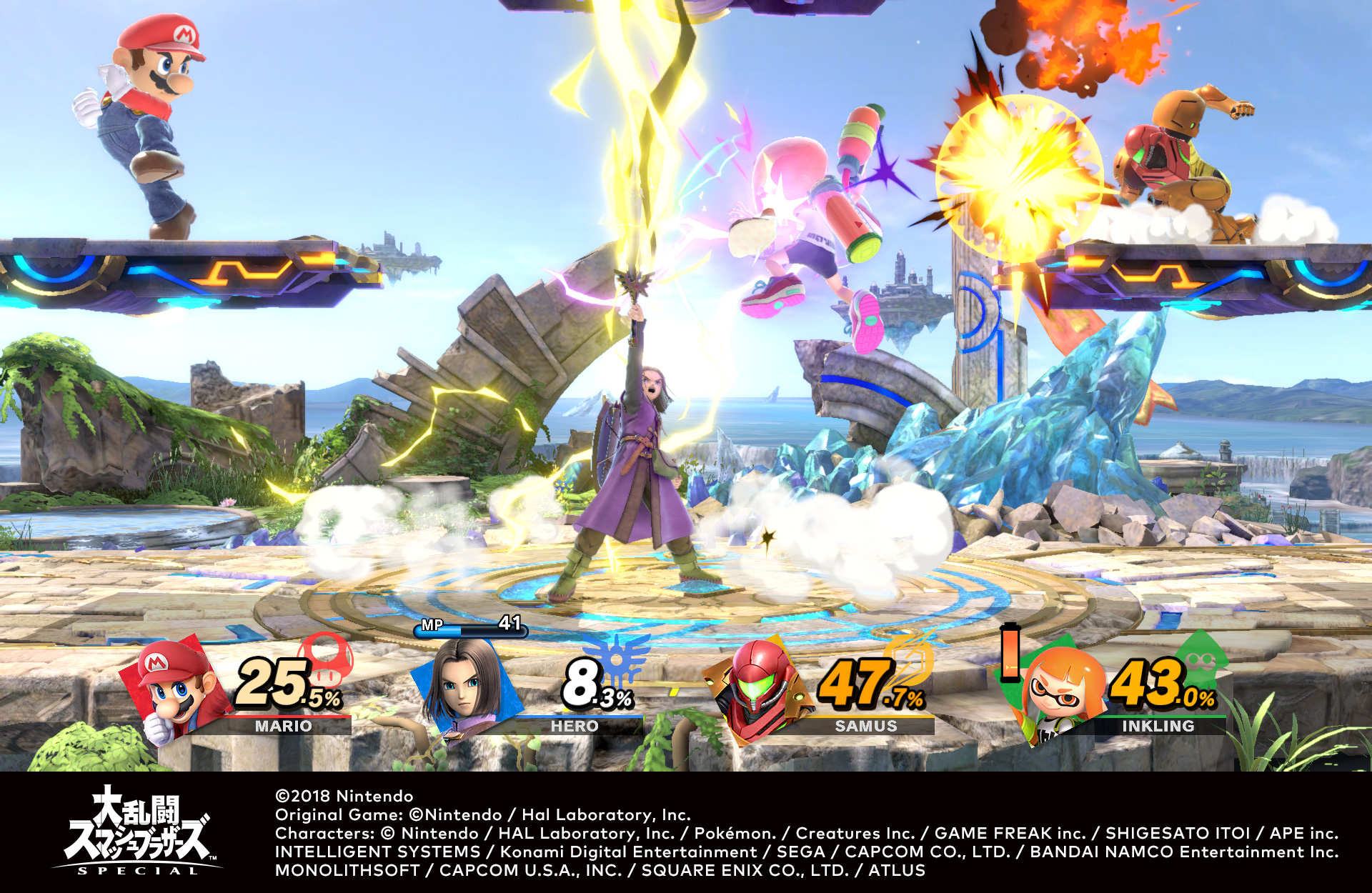Choose Samus's helmet portrait

click(x=759, y=687)
